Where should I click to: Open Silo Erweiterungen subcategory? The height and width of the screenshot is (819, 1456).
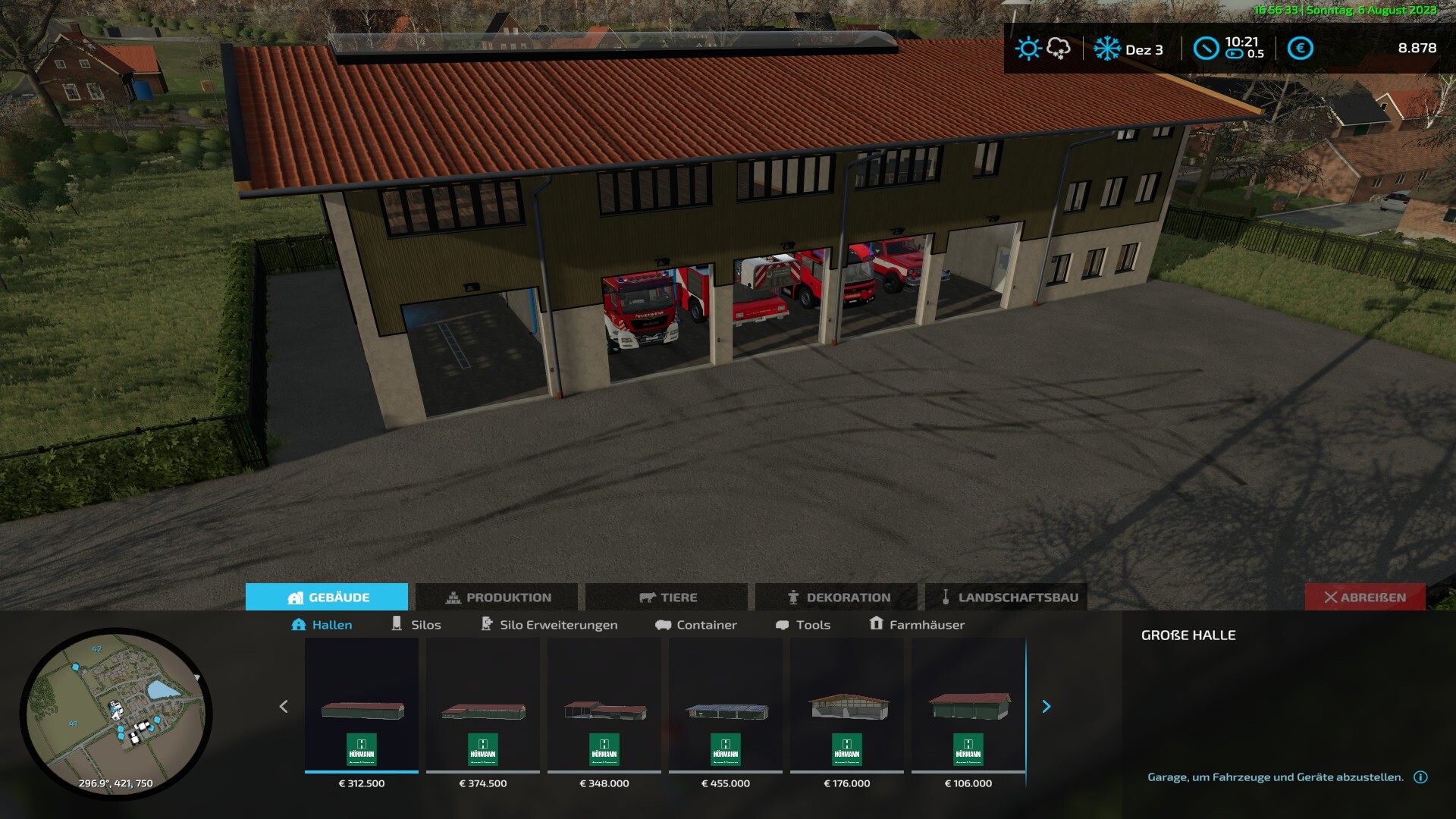click(x=550, y=625)
